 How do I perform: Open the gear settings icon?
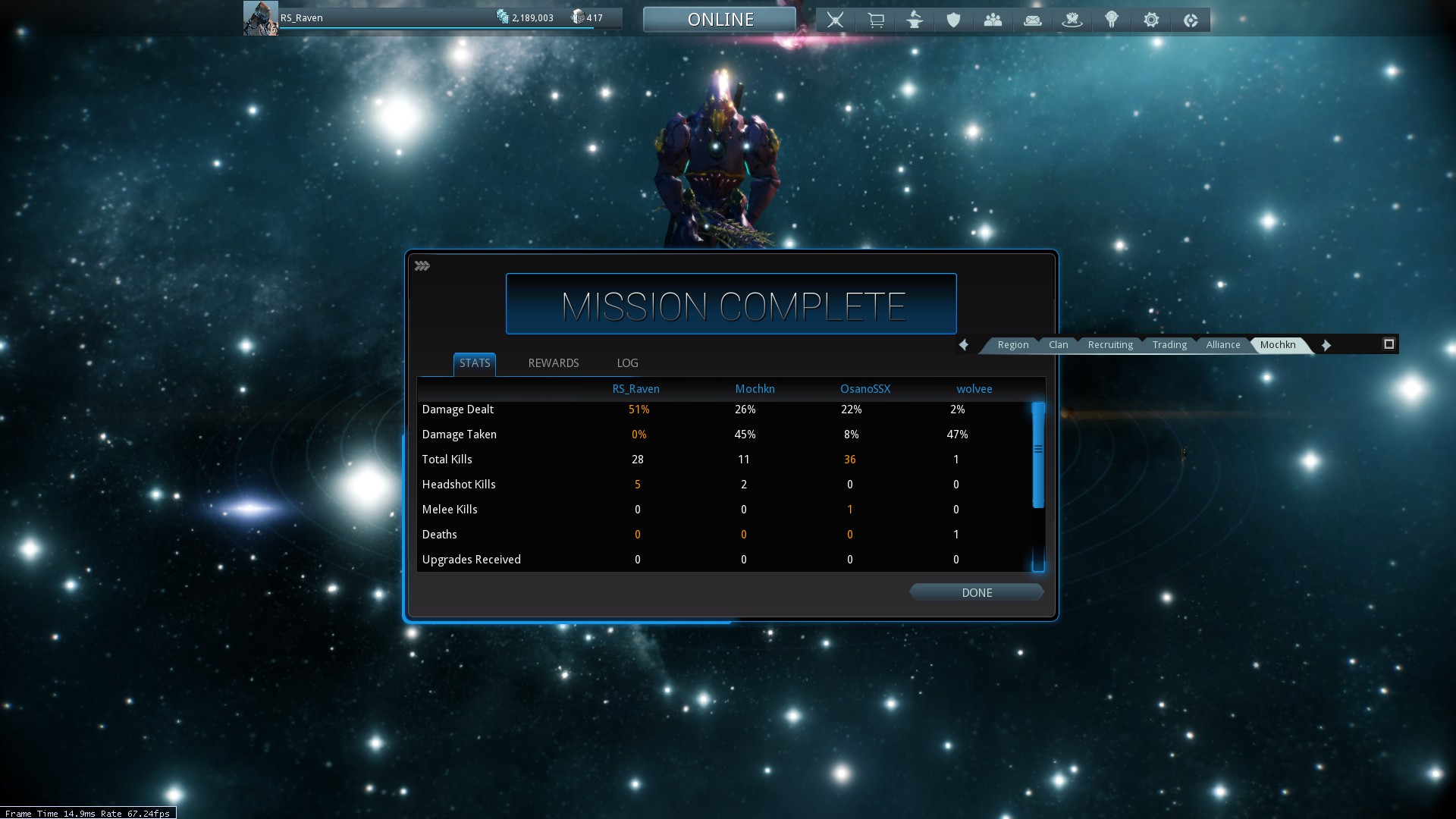click(1151, 20)
